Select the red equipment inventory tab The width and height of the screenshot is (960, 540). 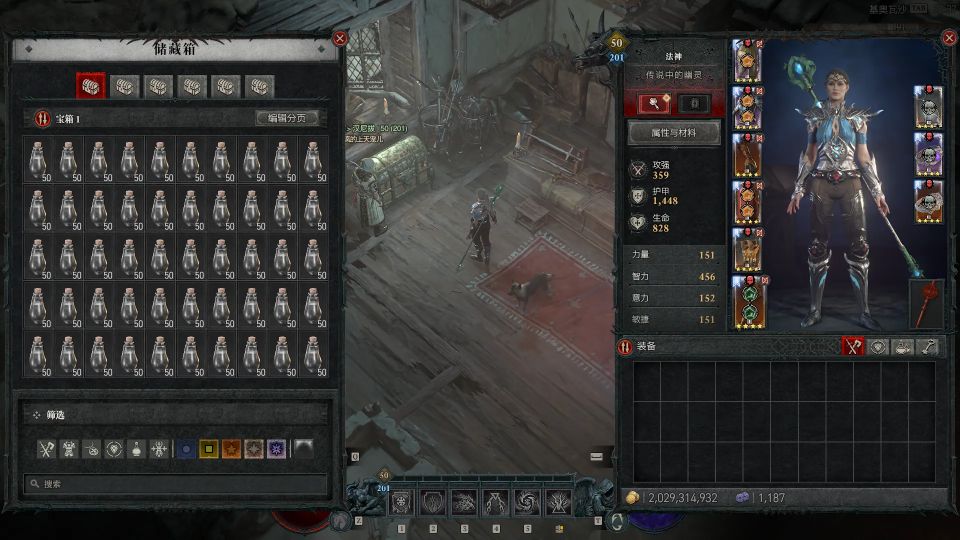pos(852,346)
